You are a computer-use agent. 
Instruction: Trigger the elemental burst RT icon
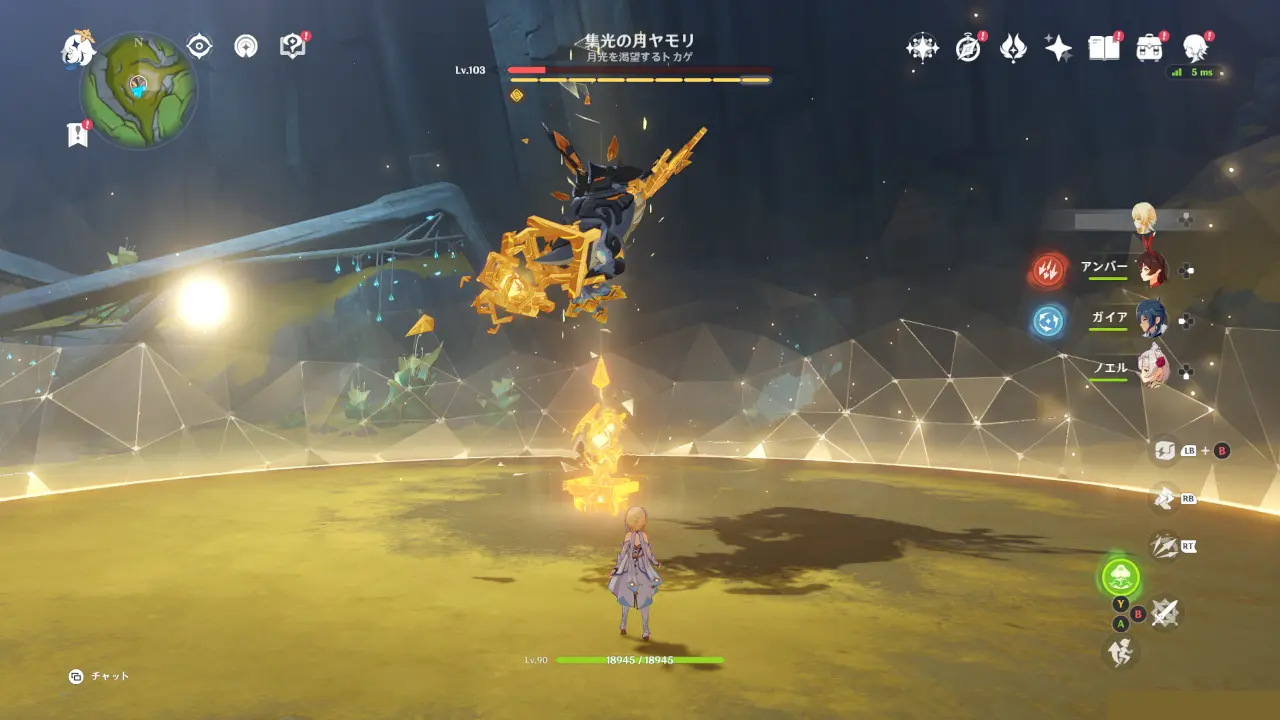(x=1163, y=545)
